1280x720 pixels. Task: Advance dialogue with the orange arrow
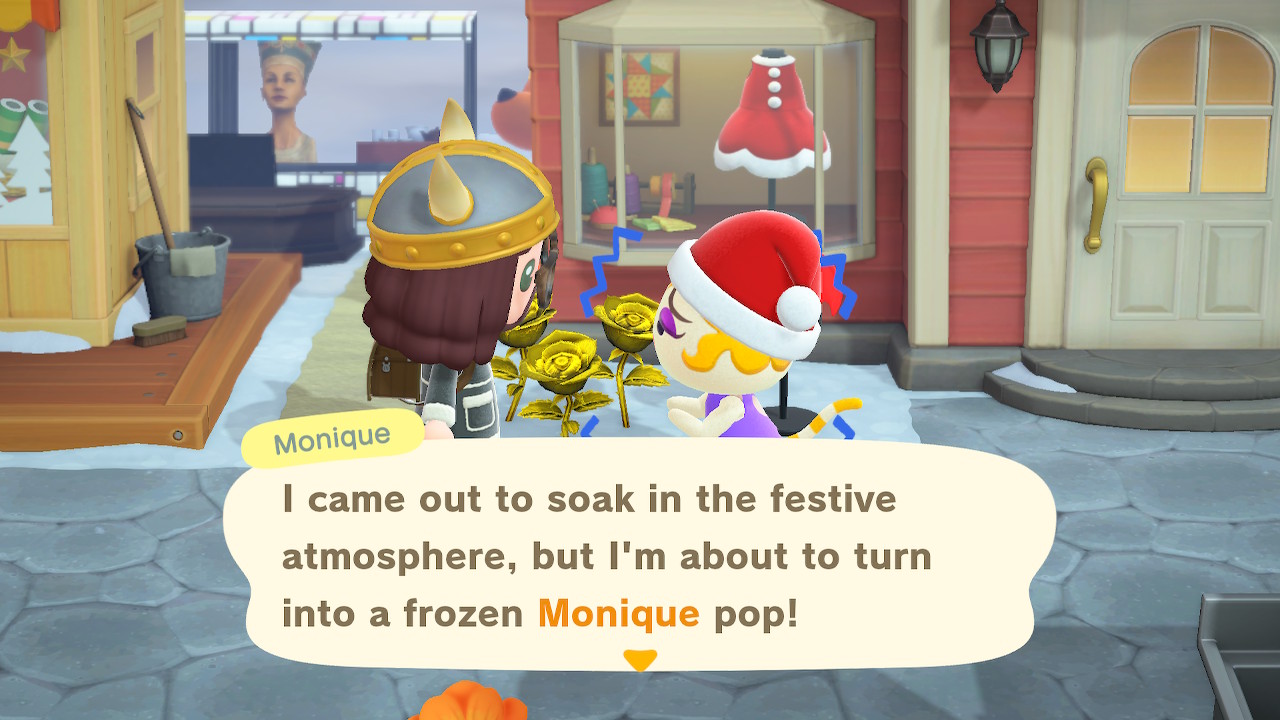639,660
